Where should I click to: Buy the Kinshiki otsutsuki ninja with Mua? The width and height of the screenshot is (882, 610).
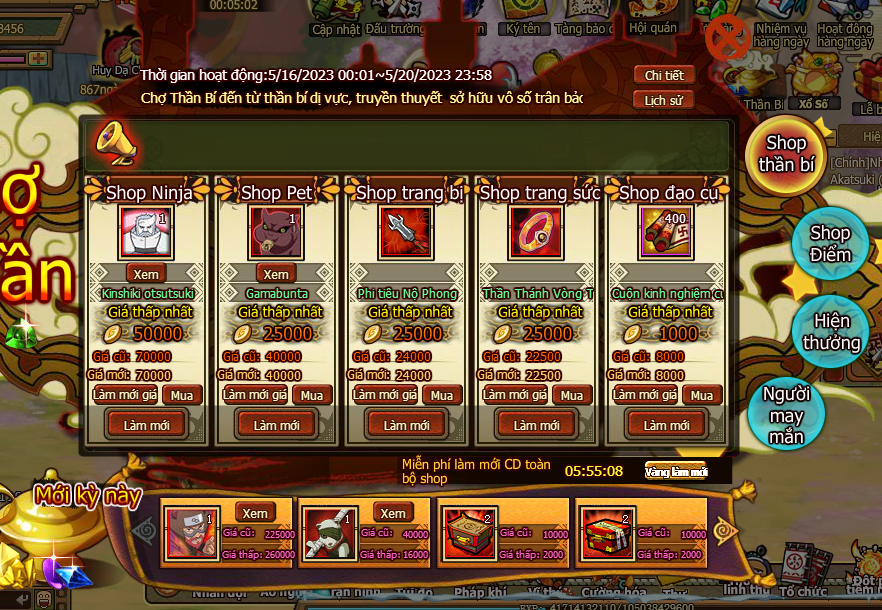click(182, 395)
